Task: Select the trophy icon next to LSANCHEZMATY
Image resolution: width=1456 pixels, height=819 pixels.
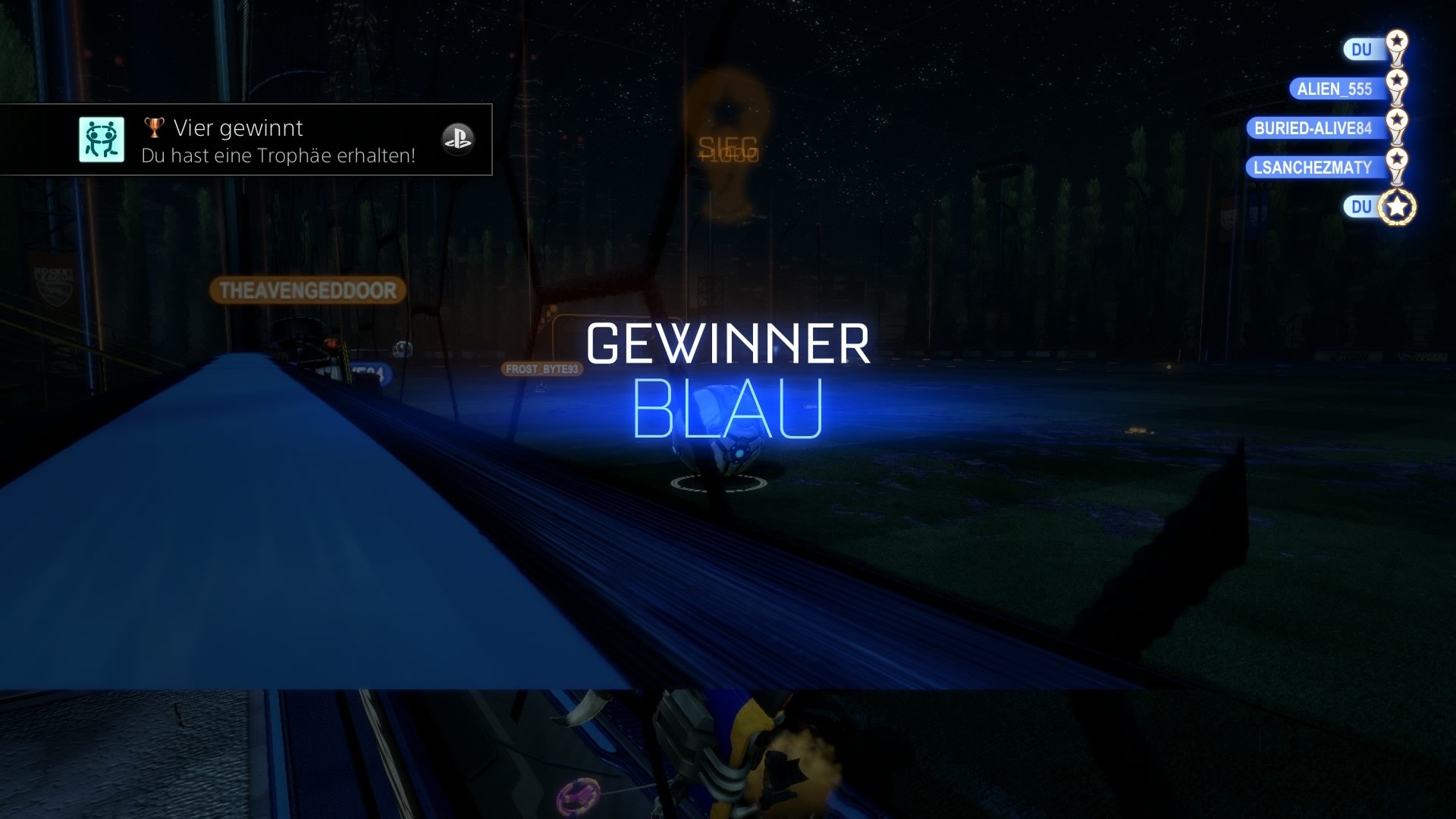Action: coord(1398,162)
